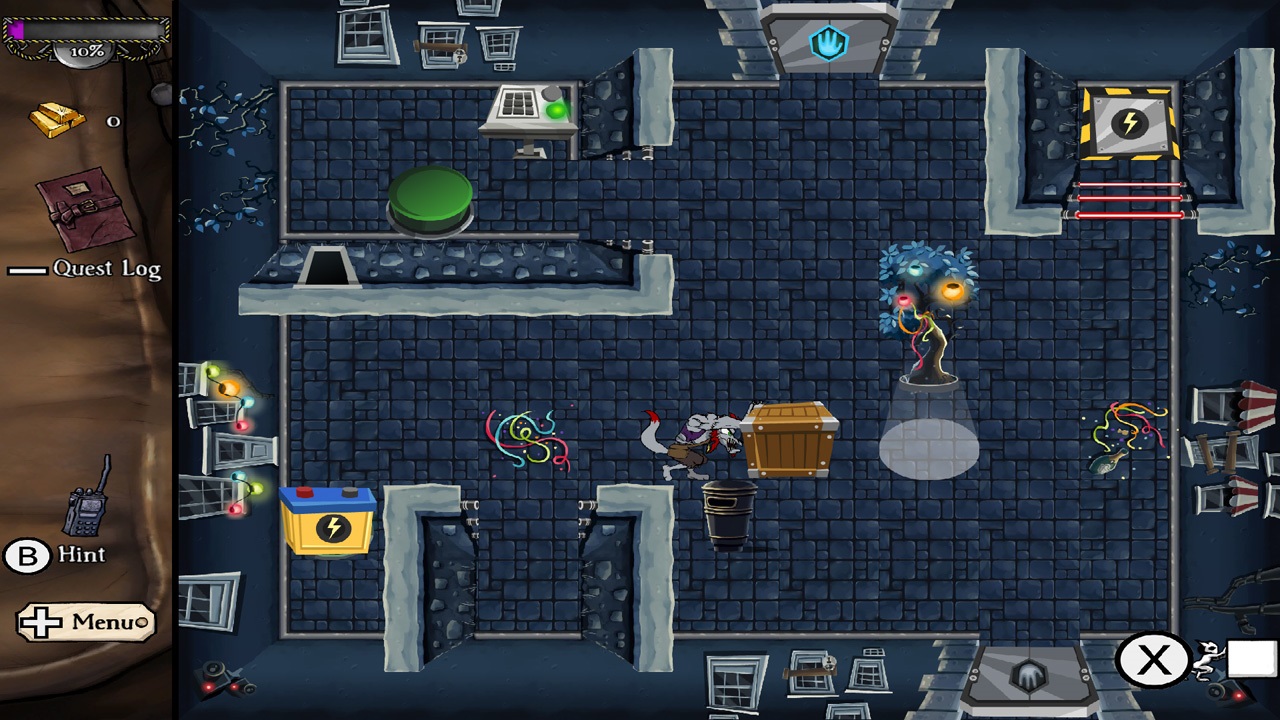Click the red laser barrier gate
Screen dimensions: 1280x720
click(1132, 198)
